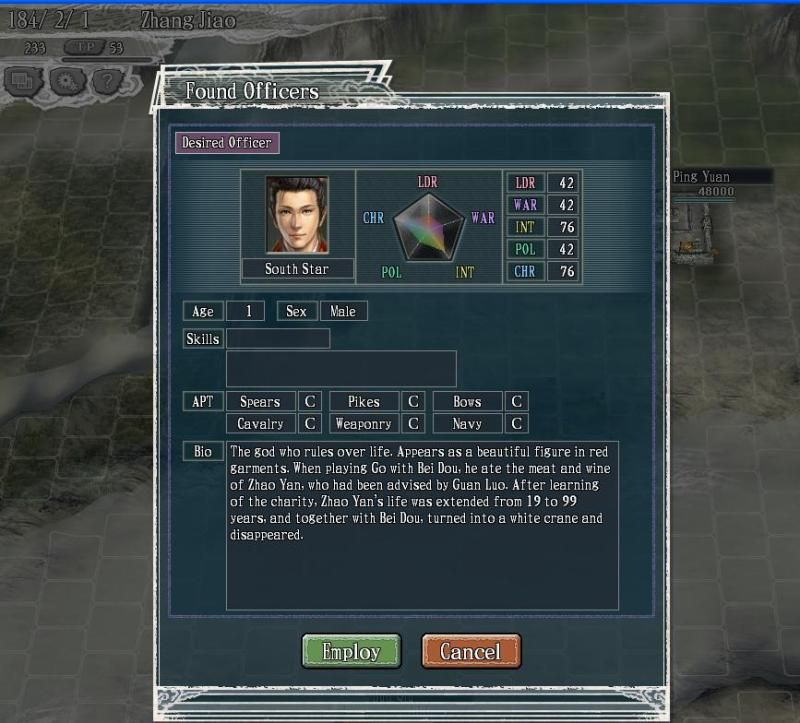Employ the officer South Star
This screenshot has height=723, width=800.
(351, 651)
